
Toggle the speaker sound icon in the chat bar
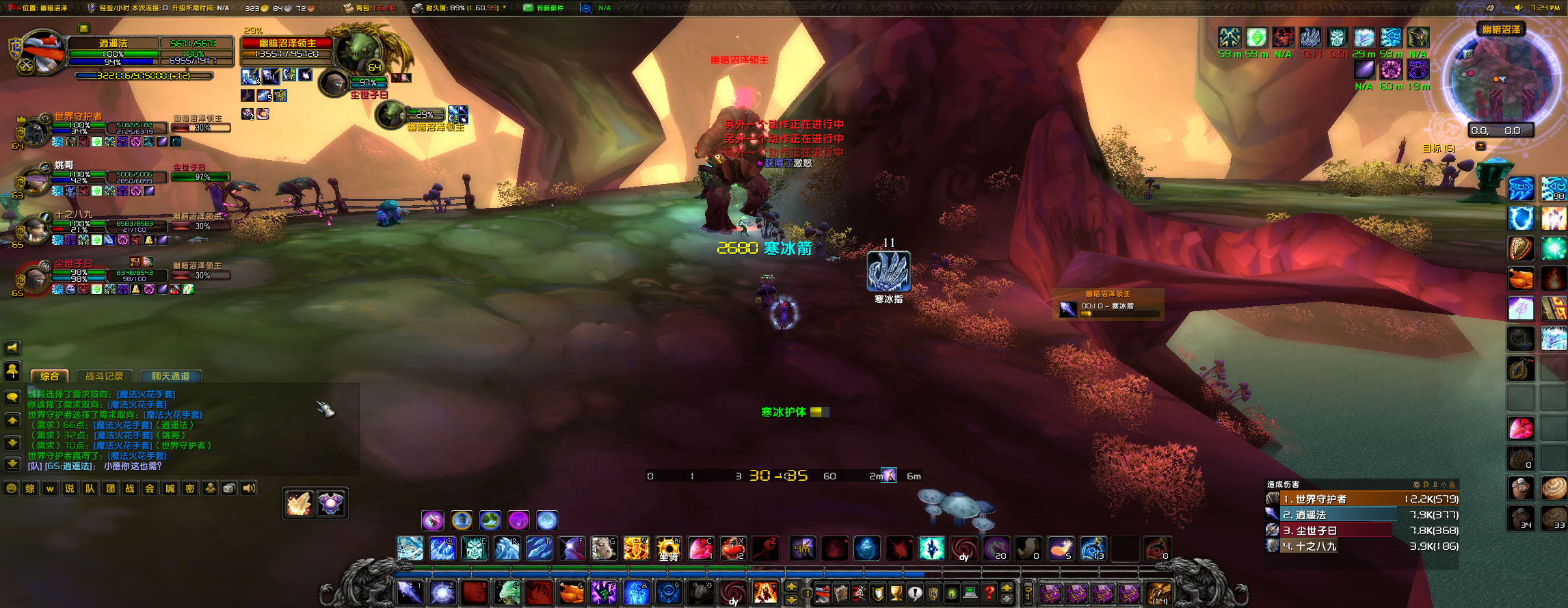click(x=248, y=488)
